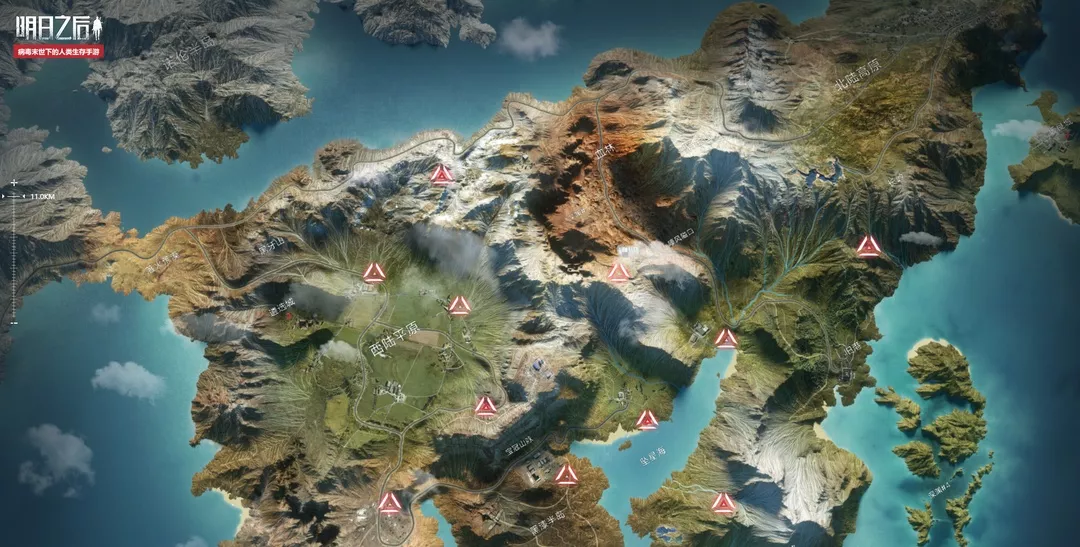Click the map zoom-in plus button

point(14,183)
